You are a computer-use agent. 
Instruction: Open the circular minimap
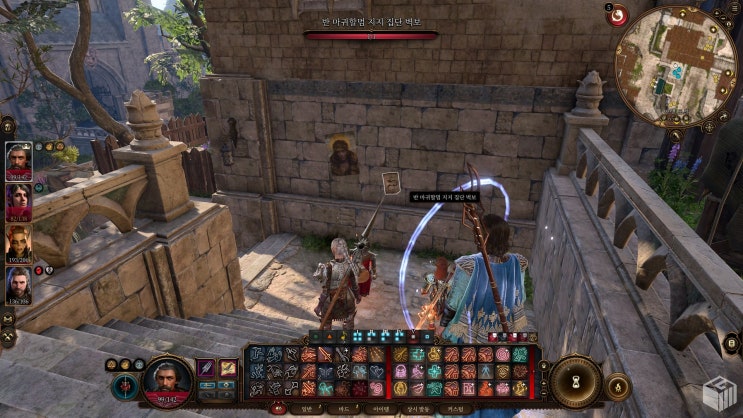pyautogui.click(x=675, y=66)
